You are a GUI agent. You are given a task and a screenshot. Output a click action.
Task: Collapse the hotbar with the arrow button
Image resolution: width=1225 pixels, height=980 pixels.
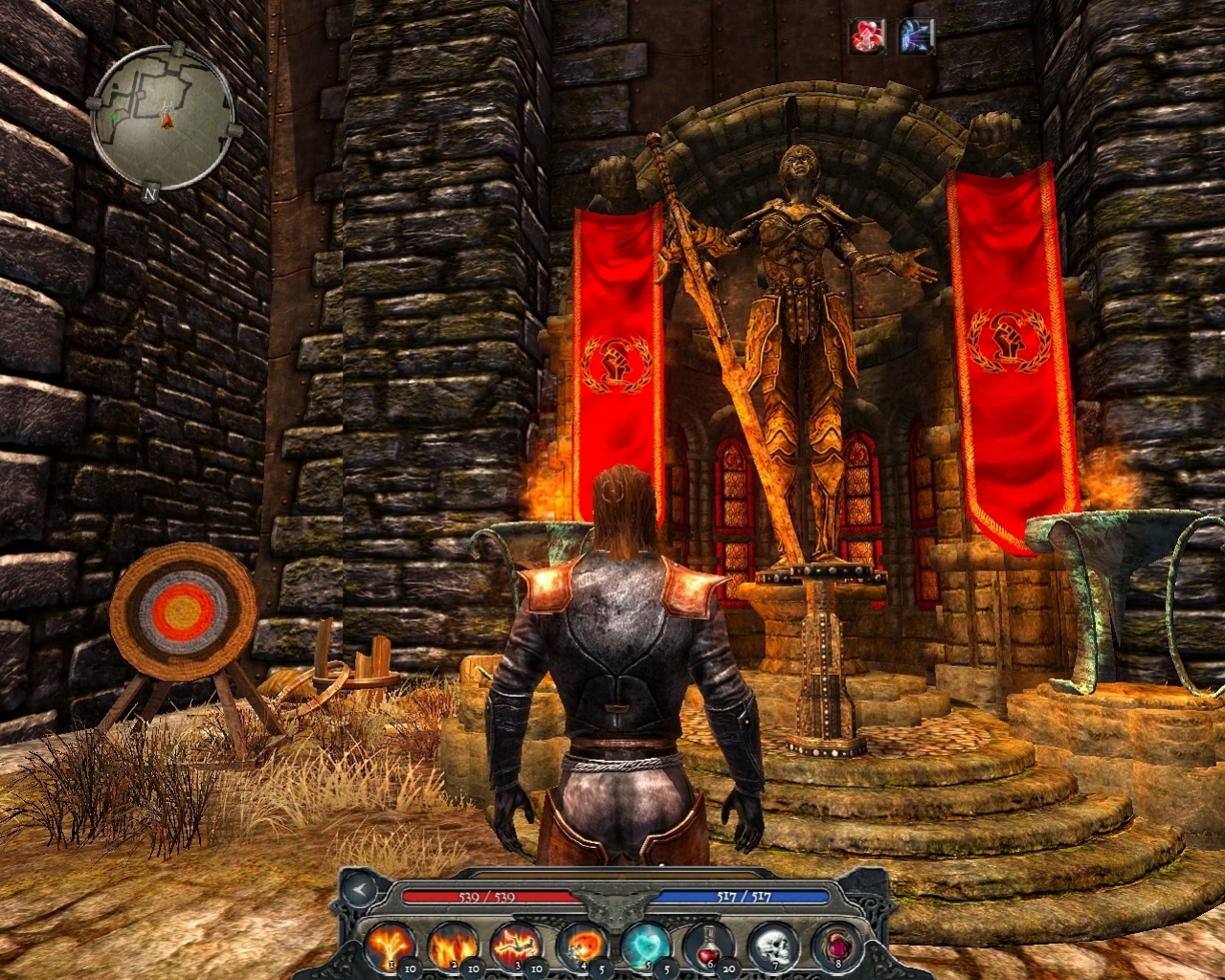360,891
